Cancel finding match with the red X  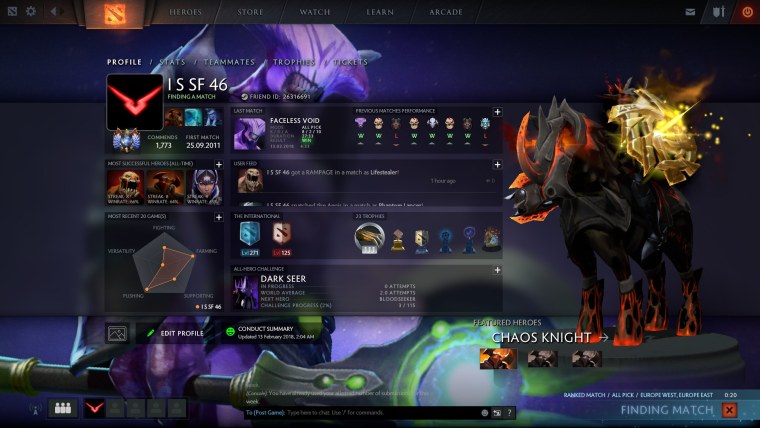pyautogui.click(x=729, y=410)
